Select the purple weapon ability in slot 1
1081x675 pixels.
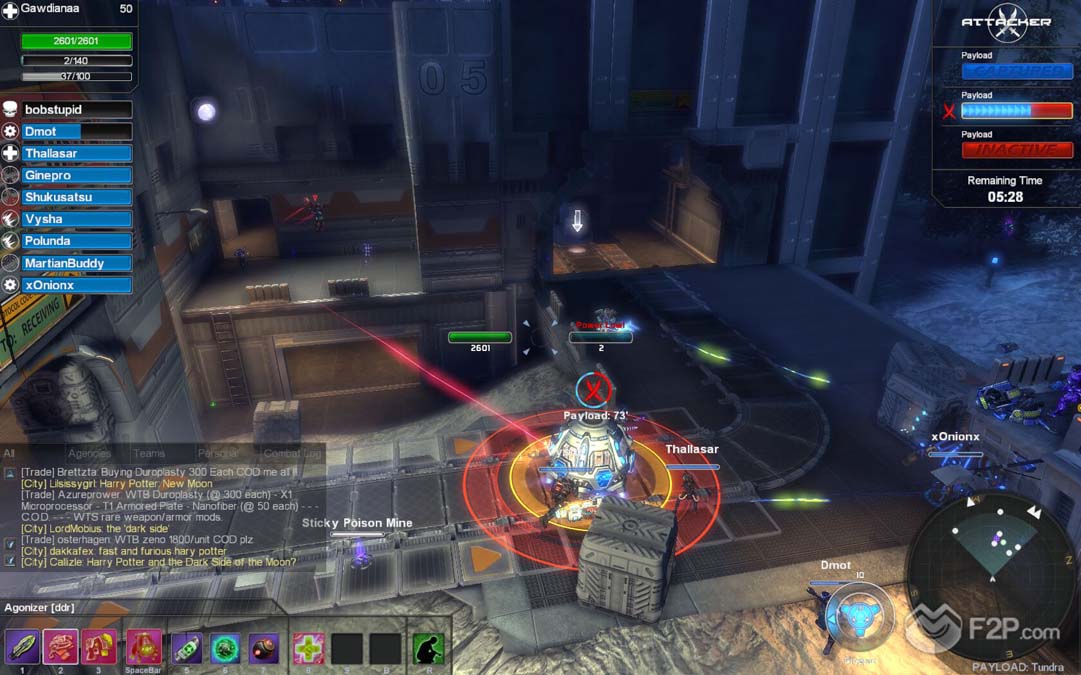22,648
